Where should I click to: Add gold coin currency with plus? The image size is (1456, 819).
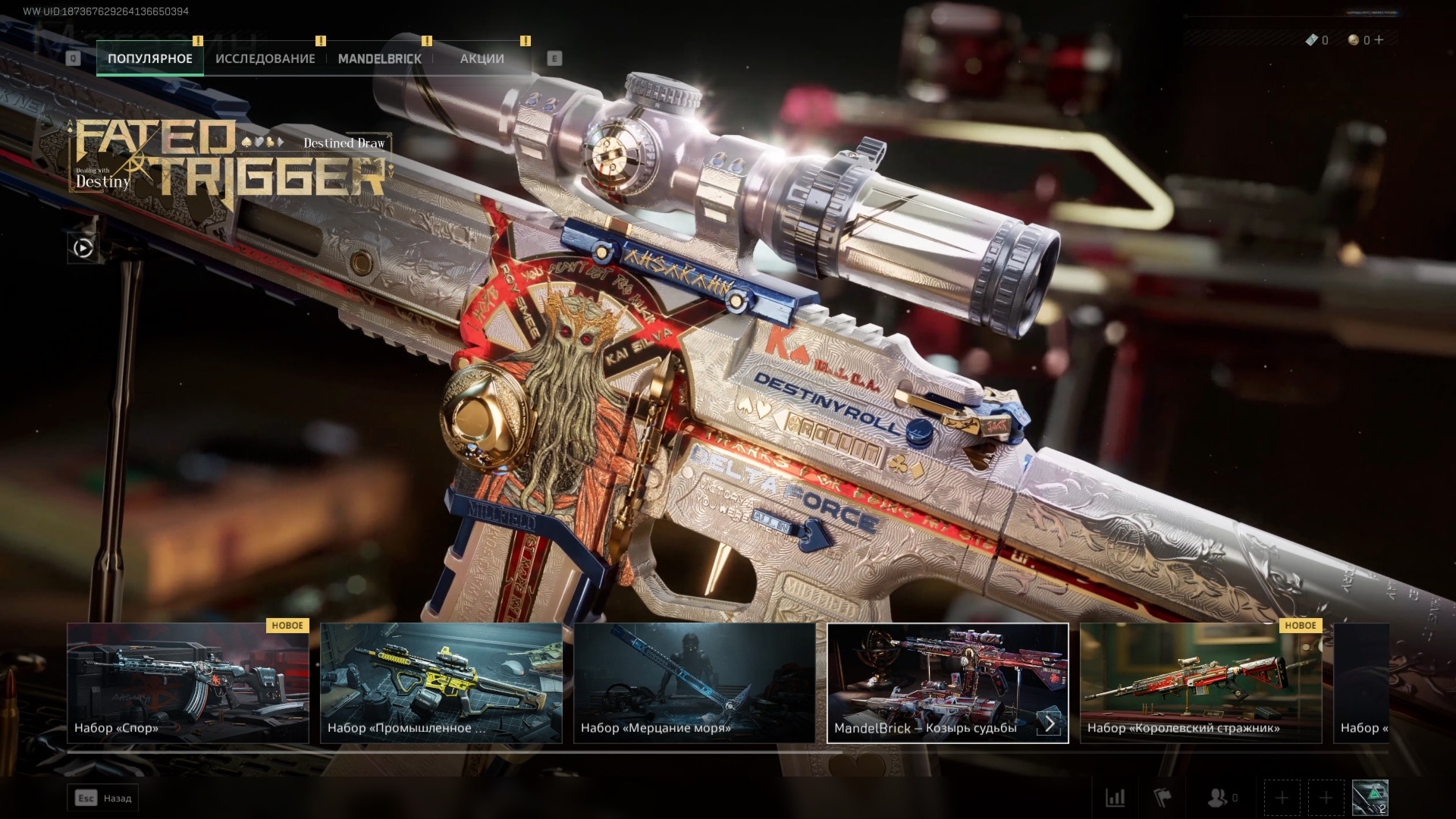click(x=1379, y=40)
